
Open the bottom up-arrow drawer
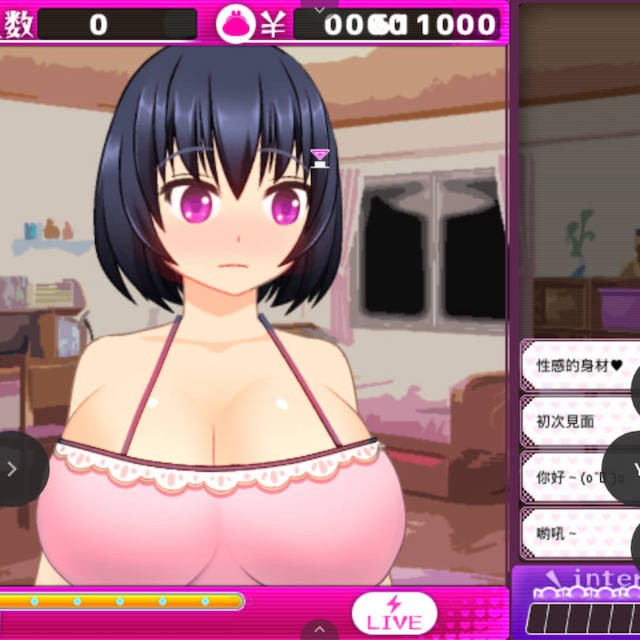coord(319,629)
